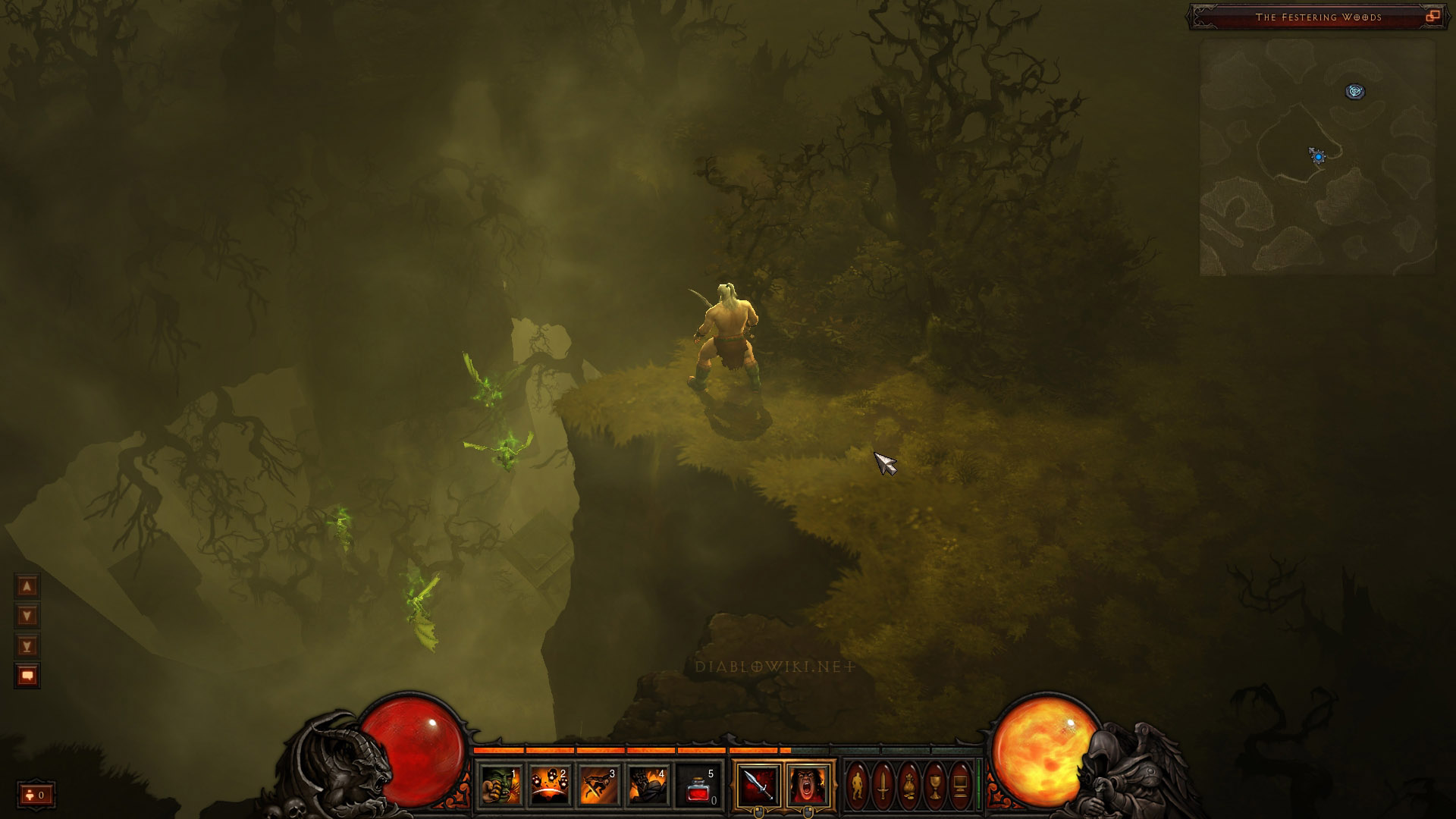The width and height of the screenshot is (1456, 819).
Task: Trigger the leaping warrior skill in slot 3
Action: pyautogui.click(x=600, y=786)
